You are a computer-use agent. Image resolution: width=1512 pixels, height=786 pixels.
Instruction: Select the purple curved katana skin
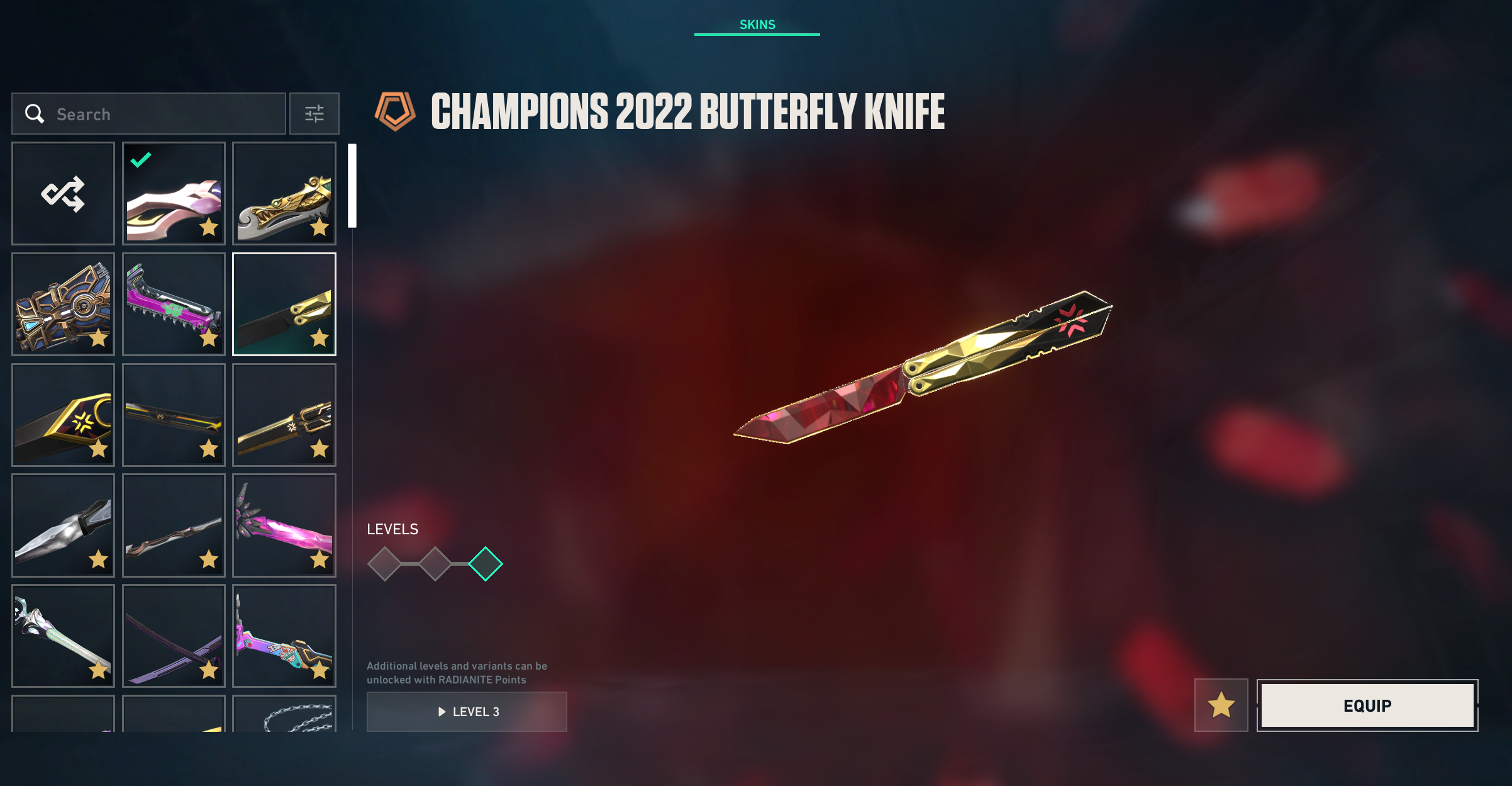pyautogui.click(x=174, y=636)
